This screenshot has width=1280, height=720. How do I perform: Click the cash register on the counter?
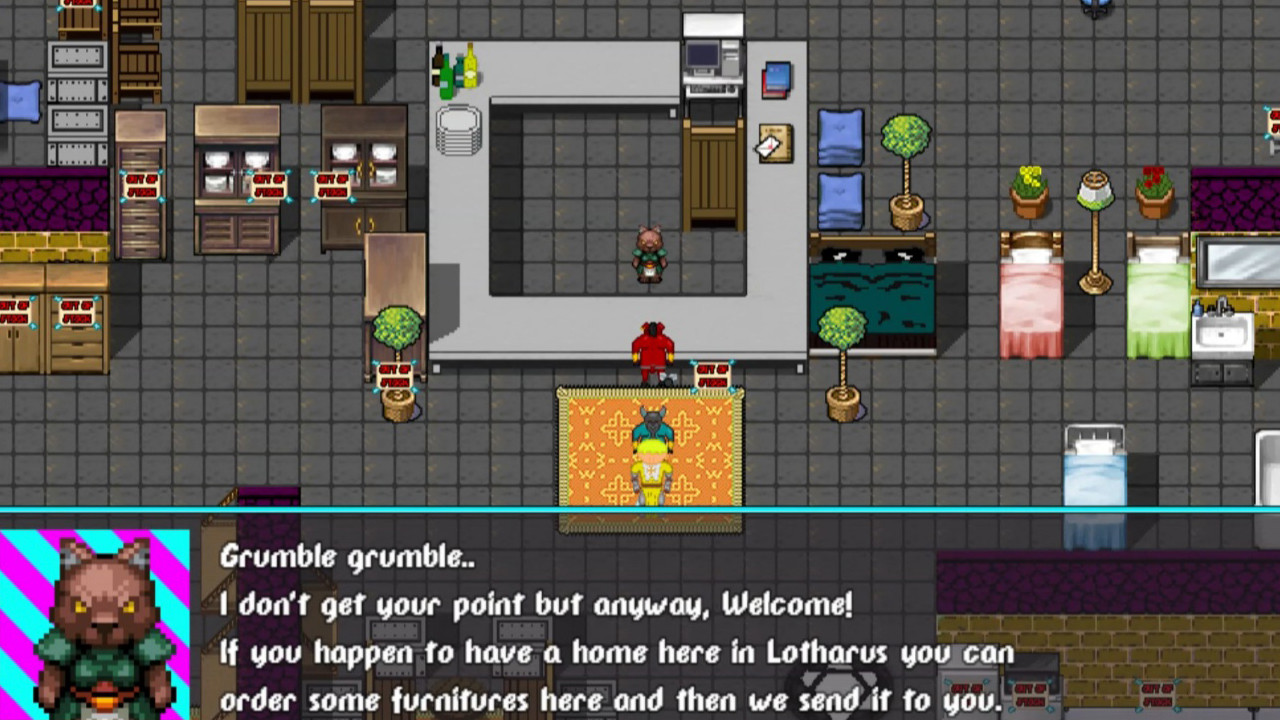pyautogui.click(x=710, y=60)
